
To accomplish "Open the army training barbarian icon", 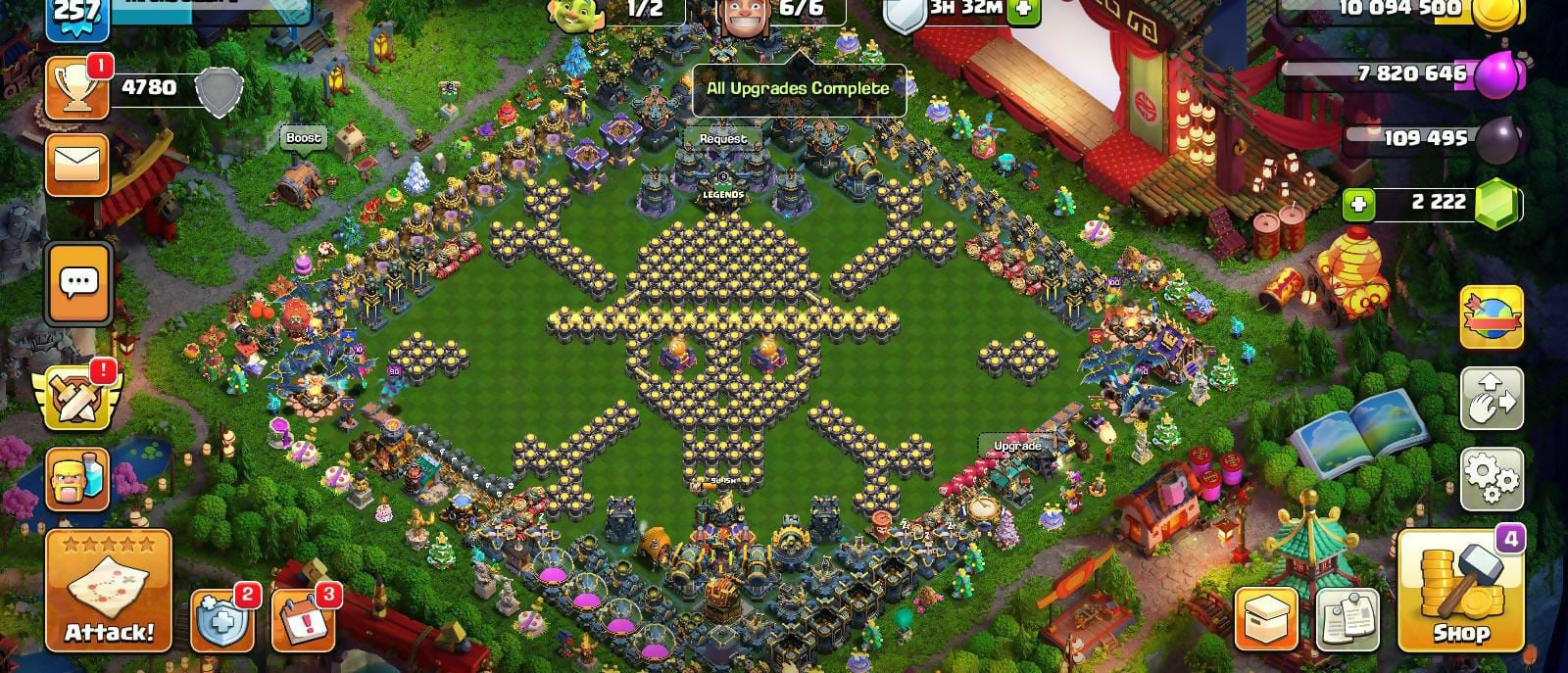I will (x=77, y=480).
